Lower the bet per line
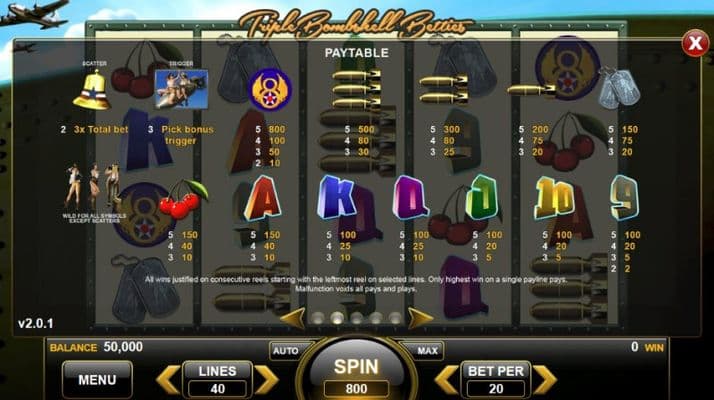Screen dimensions: 714x400 tap(447, 379)
